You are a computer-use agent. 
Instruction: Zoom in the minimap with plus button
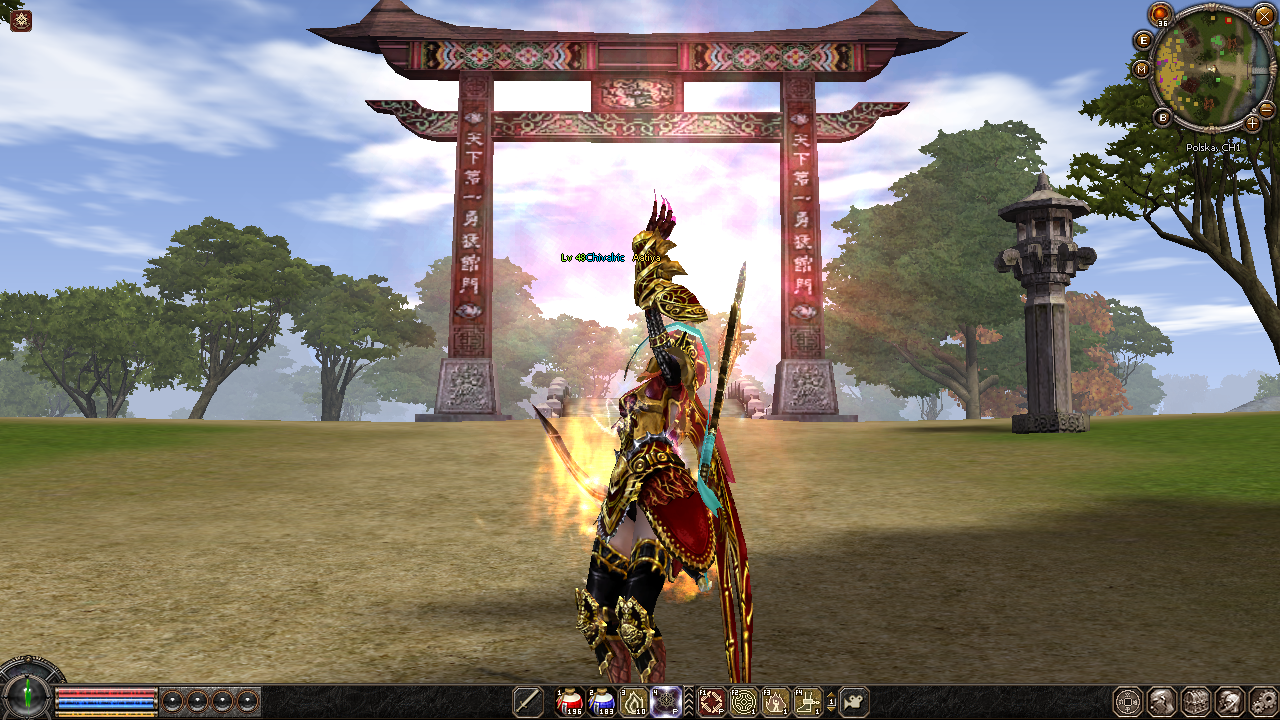[x=1252, y=123]
